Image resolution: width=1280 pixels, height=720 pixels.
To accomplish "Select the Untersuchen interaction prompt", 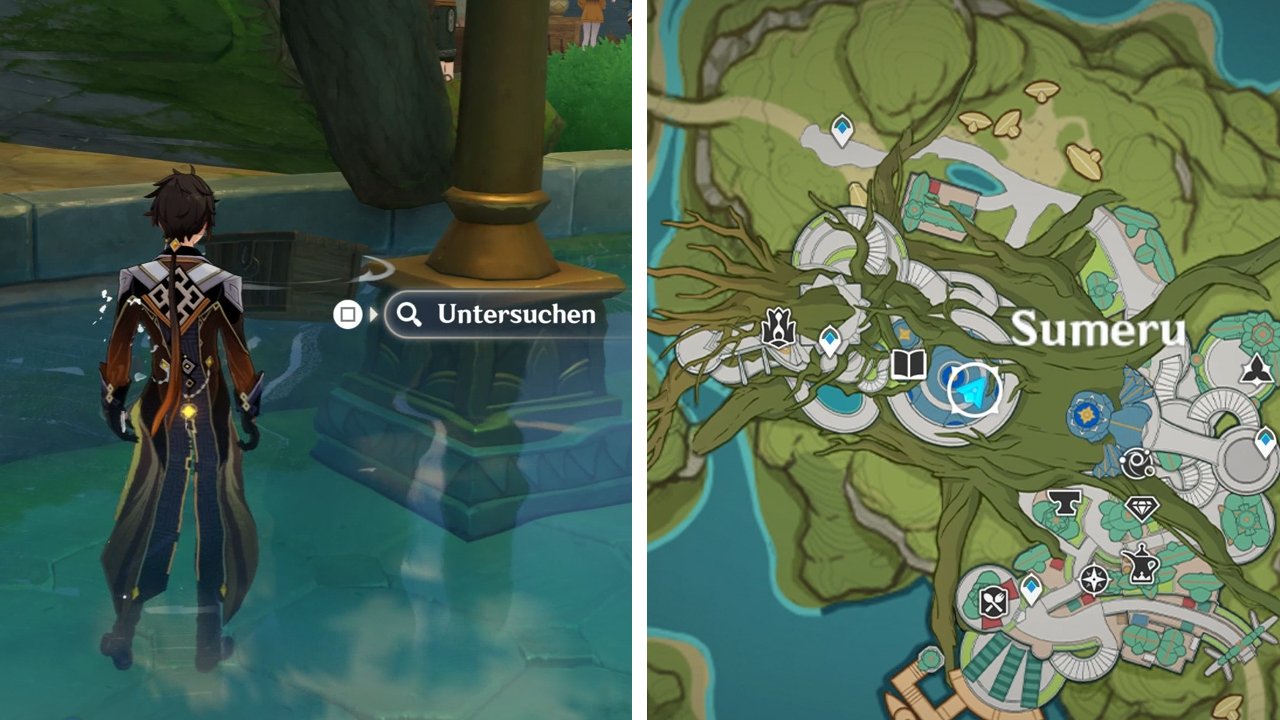I will point(496,315).
